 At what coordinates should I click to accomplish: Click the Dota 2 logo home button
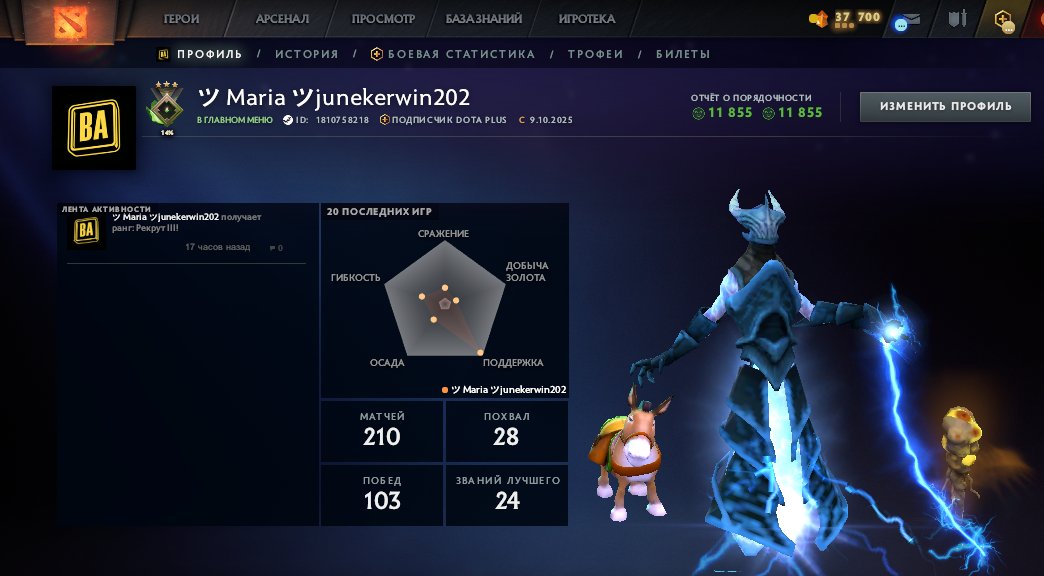pos(66,20)
